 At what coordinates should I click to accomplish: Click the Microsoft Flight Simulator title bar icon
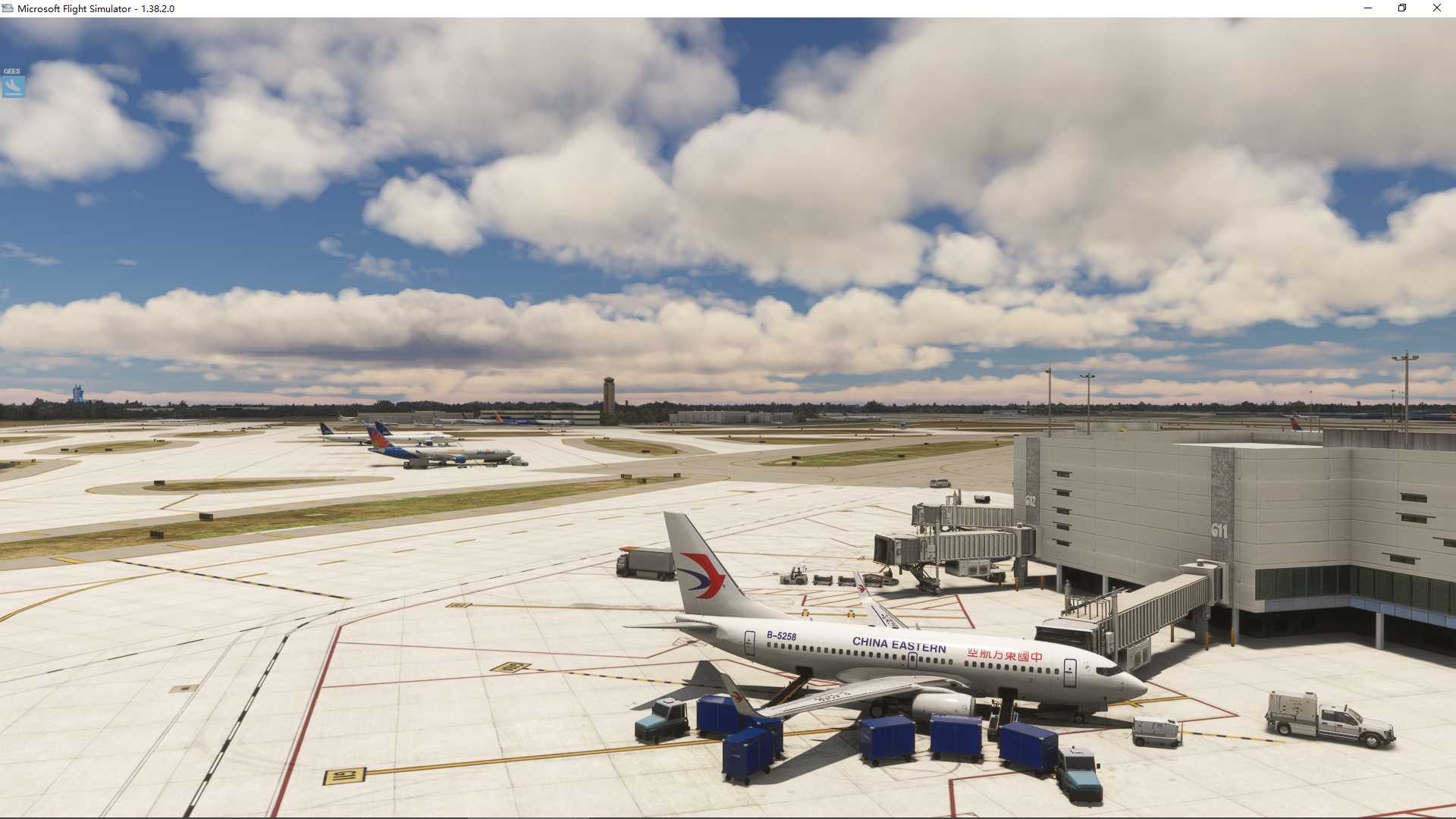pos(8,9)
